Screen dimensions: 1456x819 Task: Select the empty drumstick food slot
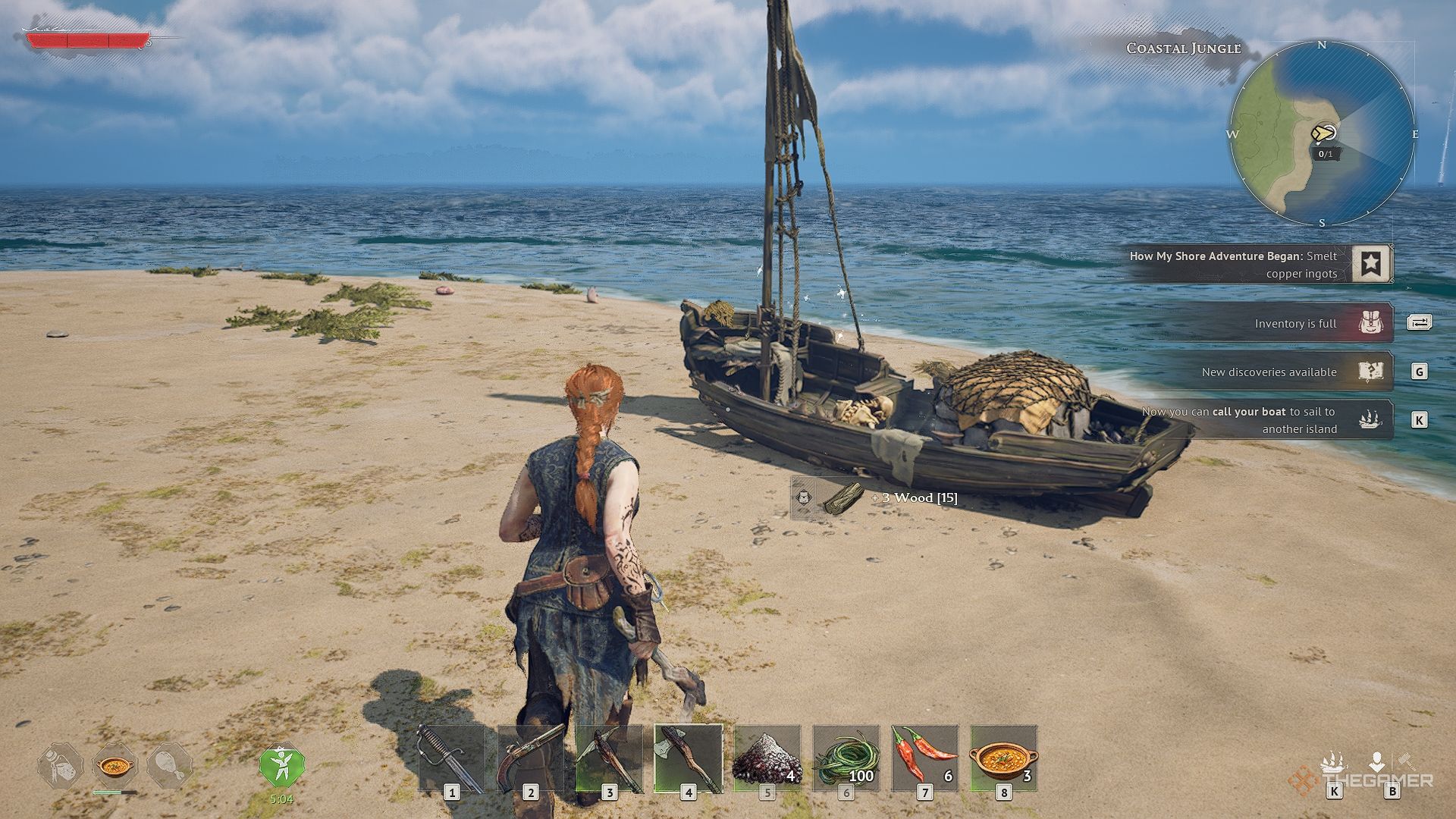169,767
